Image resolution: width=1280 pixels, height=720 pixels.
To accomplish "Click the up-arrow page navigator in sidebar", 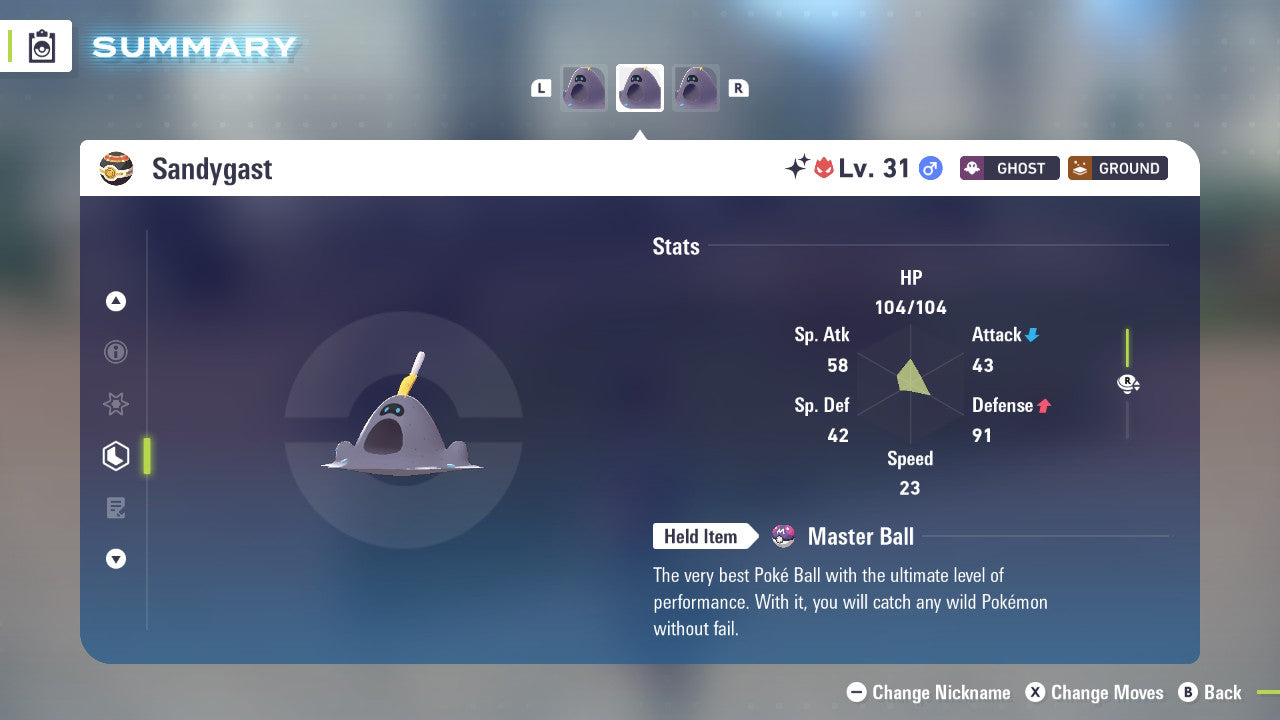I will tap(116, 301).
